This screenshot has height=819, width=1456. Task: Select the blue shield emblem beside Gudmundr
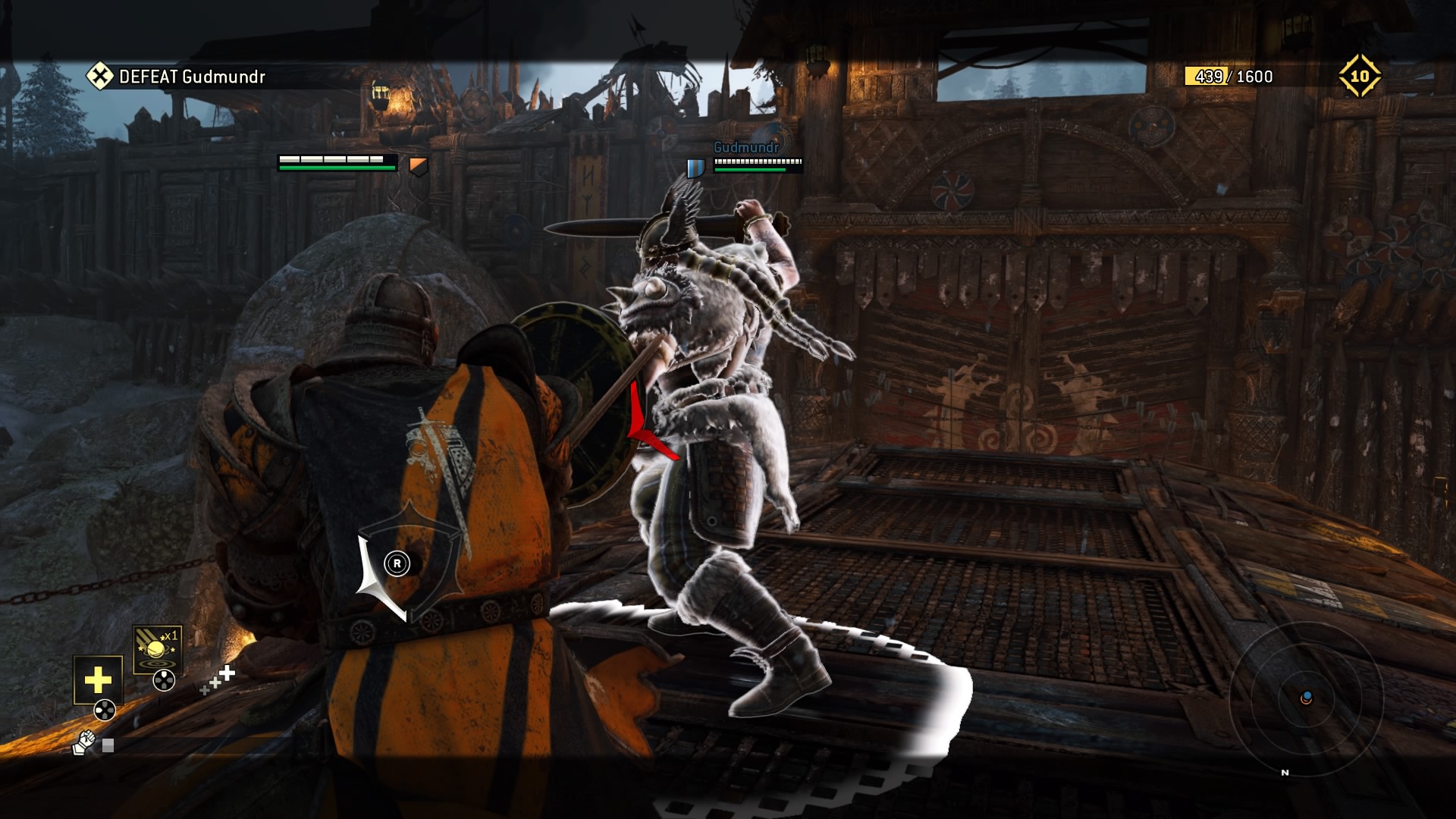pyautogui.click(x=695, y=167)
